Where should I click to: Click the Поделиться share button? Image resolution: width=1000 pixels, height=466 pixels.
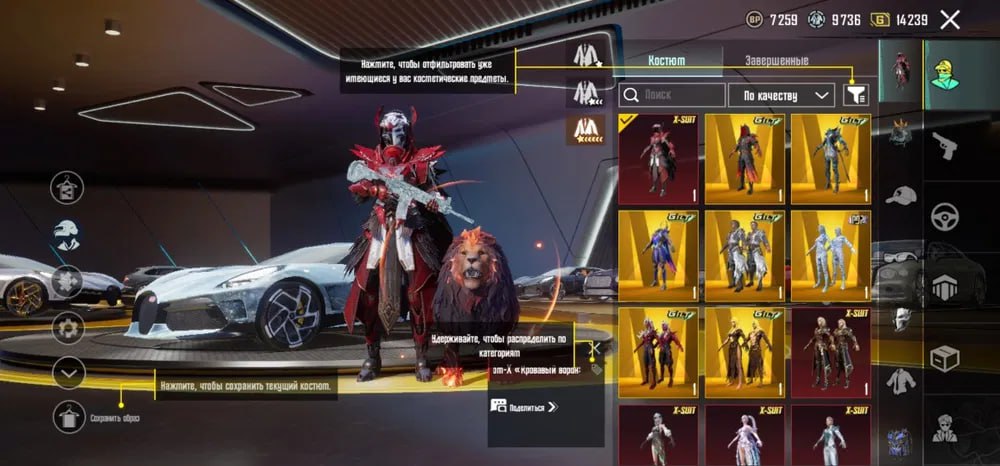pos(523,406)
